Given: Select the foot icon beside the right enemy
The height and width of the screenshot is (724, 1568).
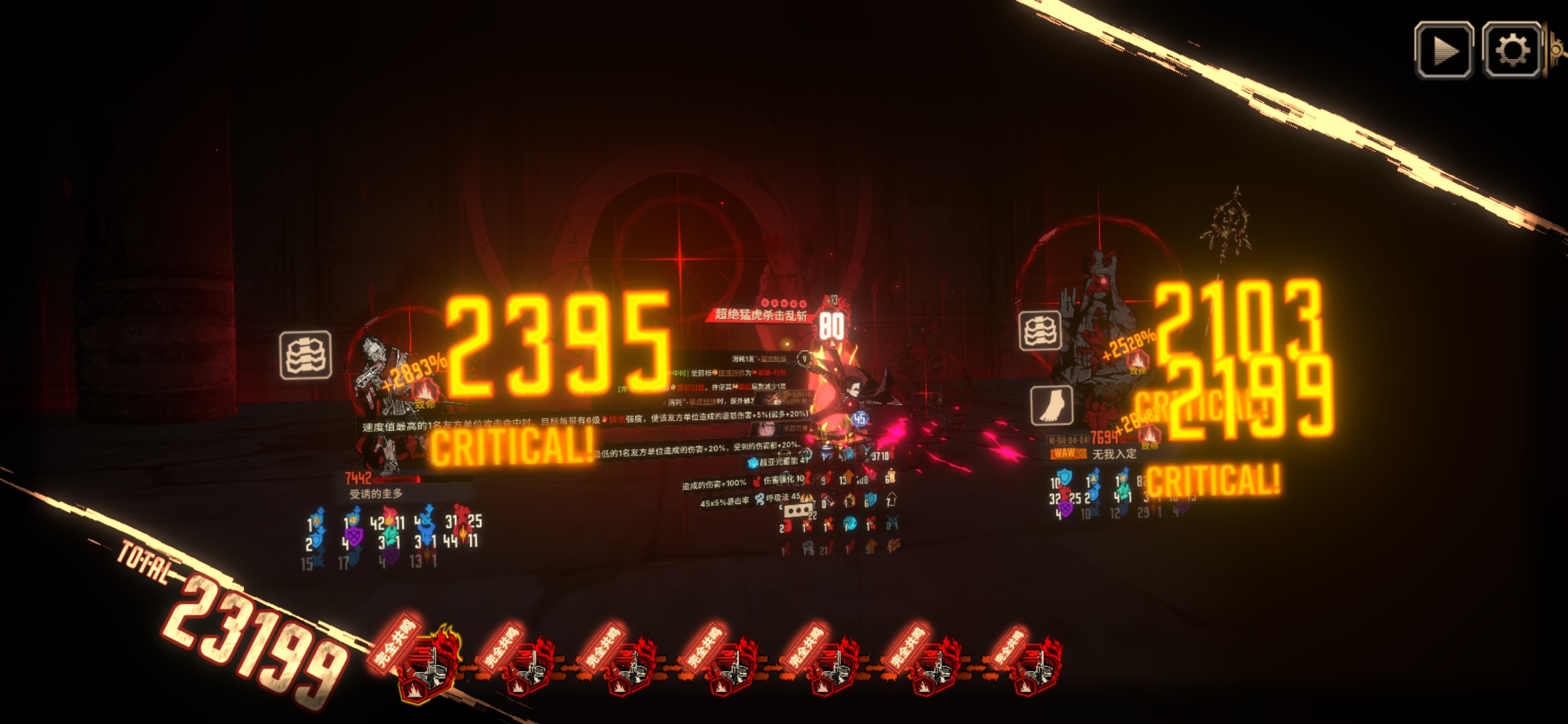Looking at the screenshot, I should (x=1051, y=406).
